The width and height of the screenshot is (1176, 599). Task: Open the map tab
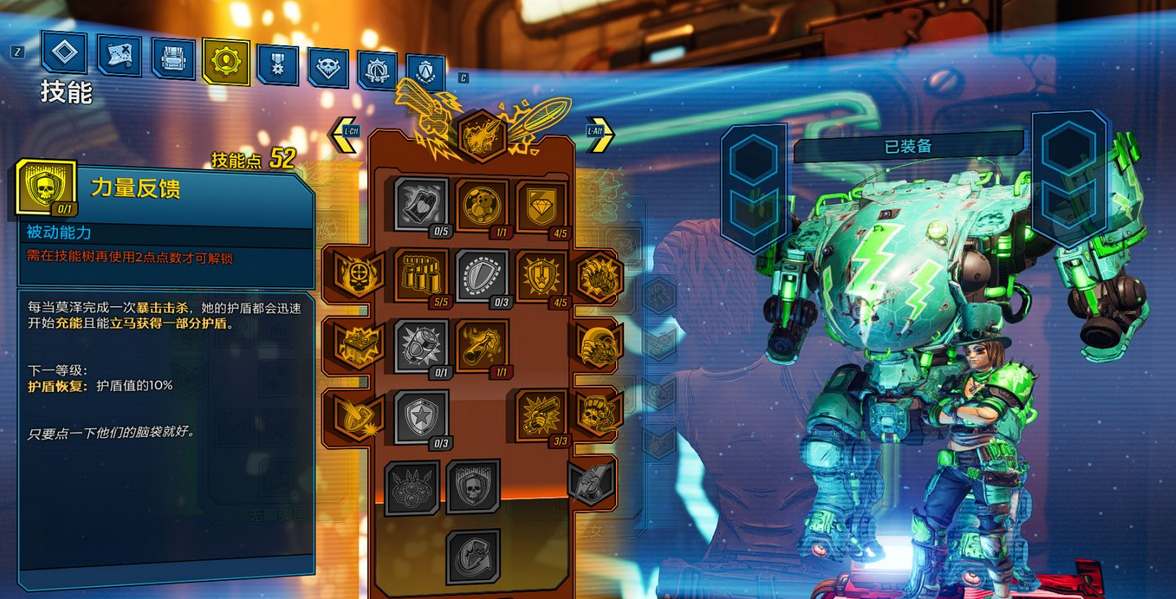[118, 56]
